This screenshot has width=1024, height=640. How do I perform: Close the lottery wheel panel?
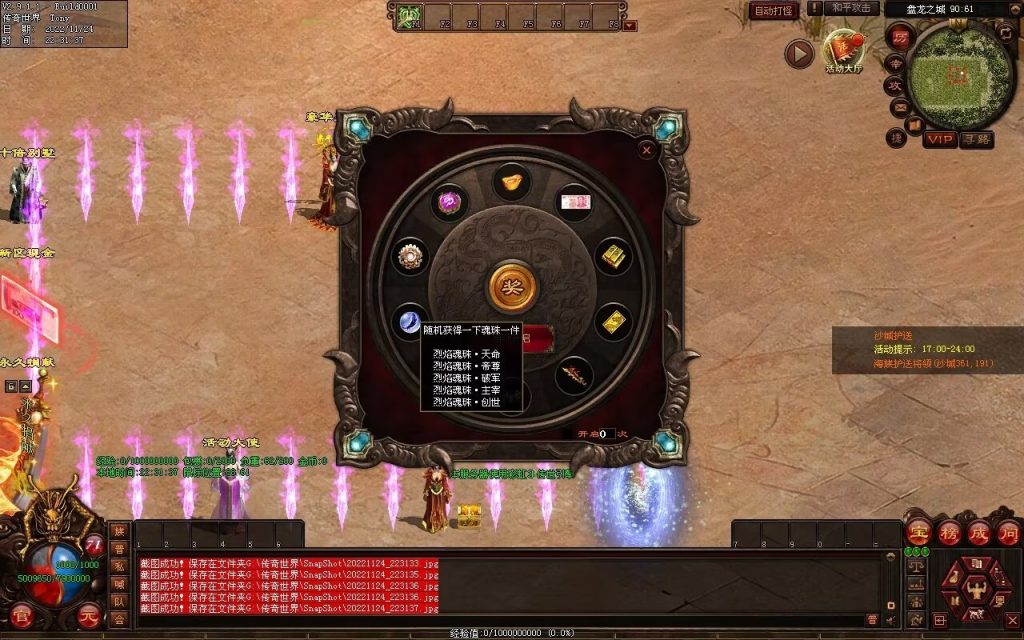click(x=647, y=151)
